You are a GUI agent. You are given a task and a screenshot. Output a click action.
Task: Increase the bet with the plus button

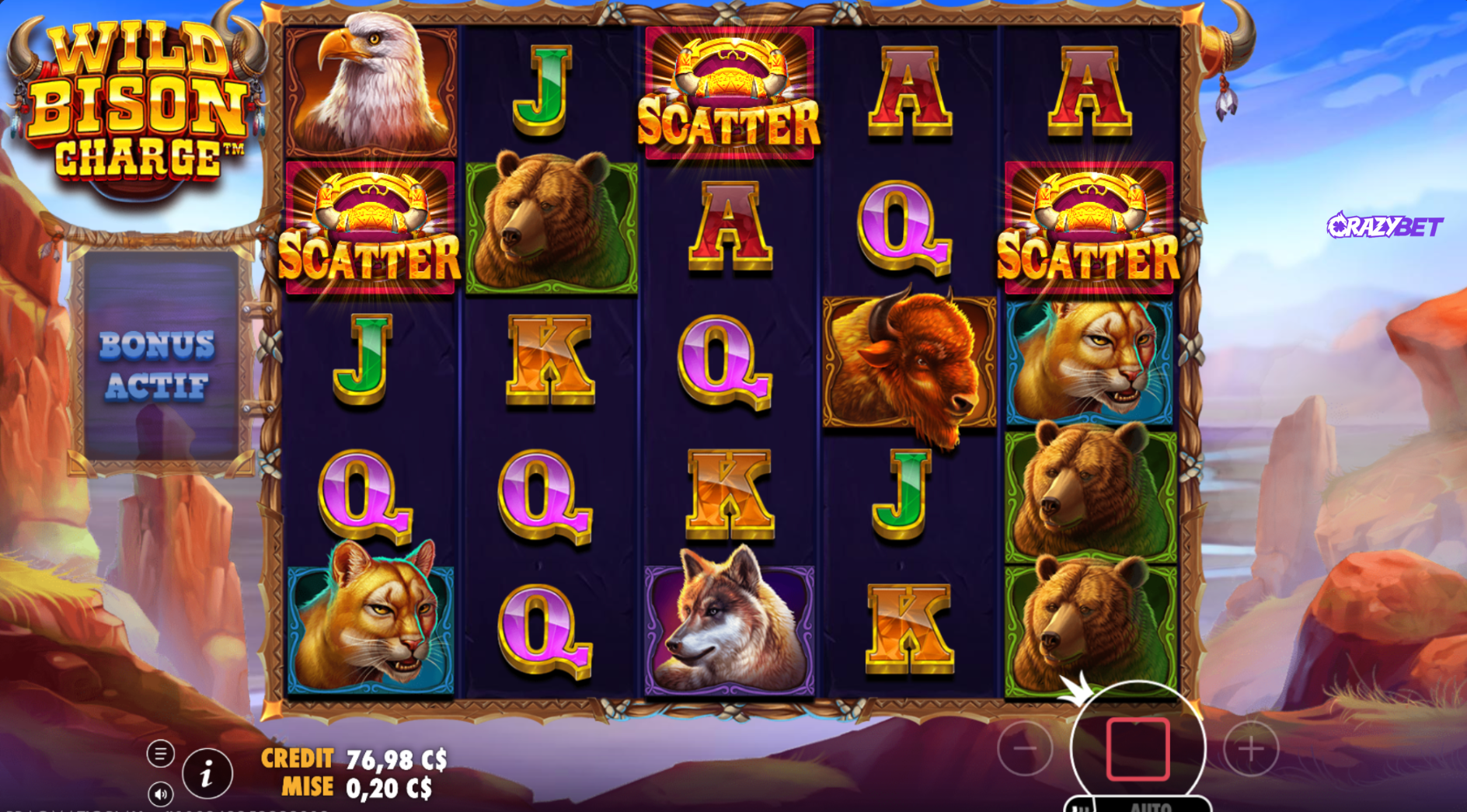pos(1250,749)
